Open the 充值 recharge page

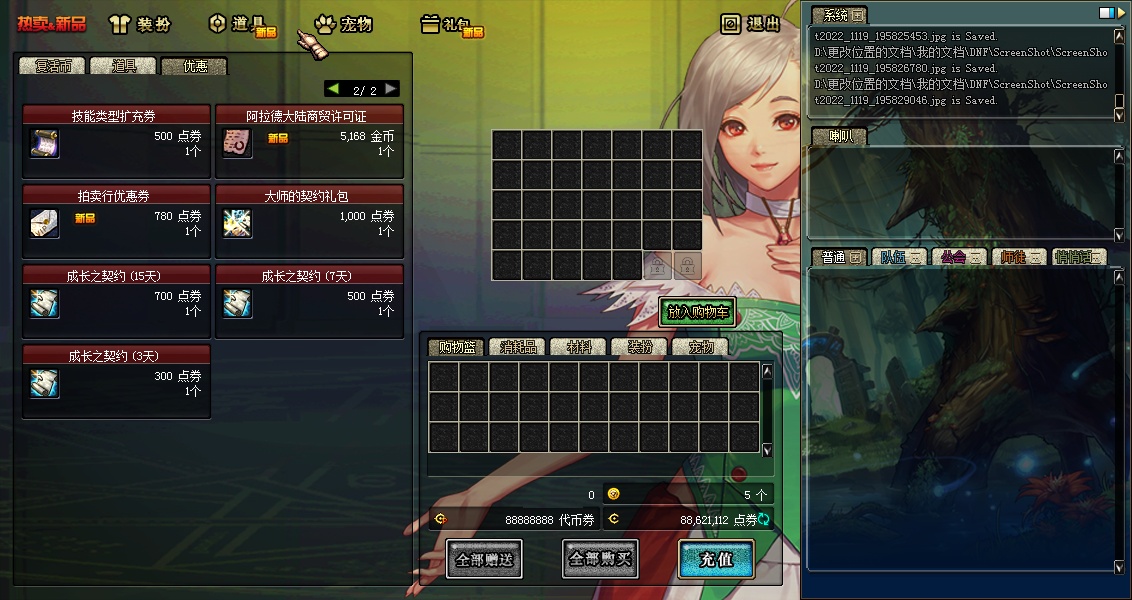pyautogui.click(x=716, y=559)
